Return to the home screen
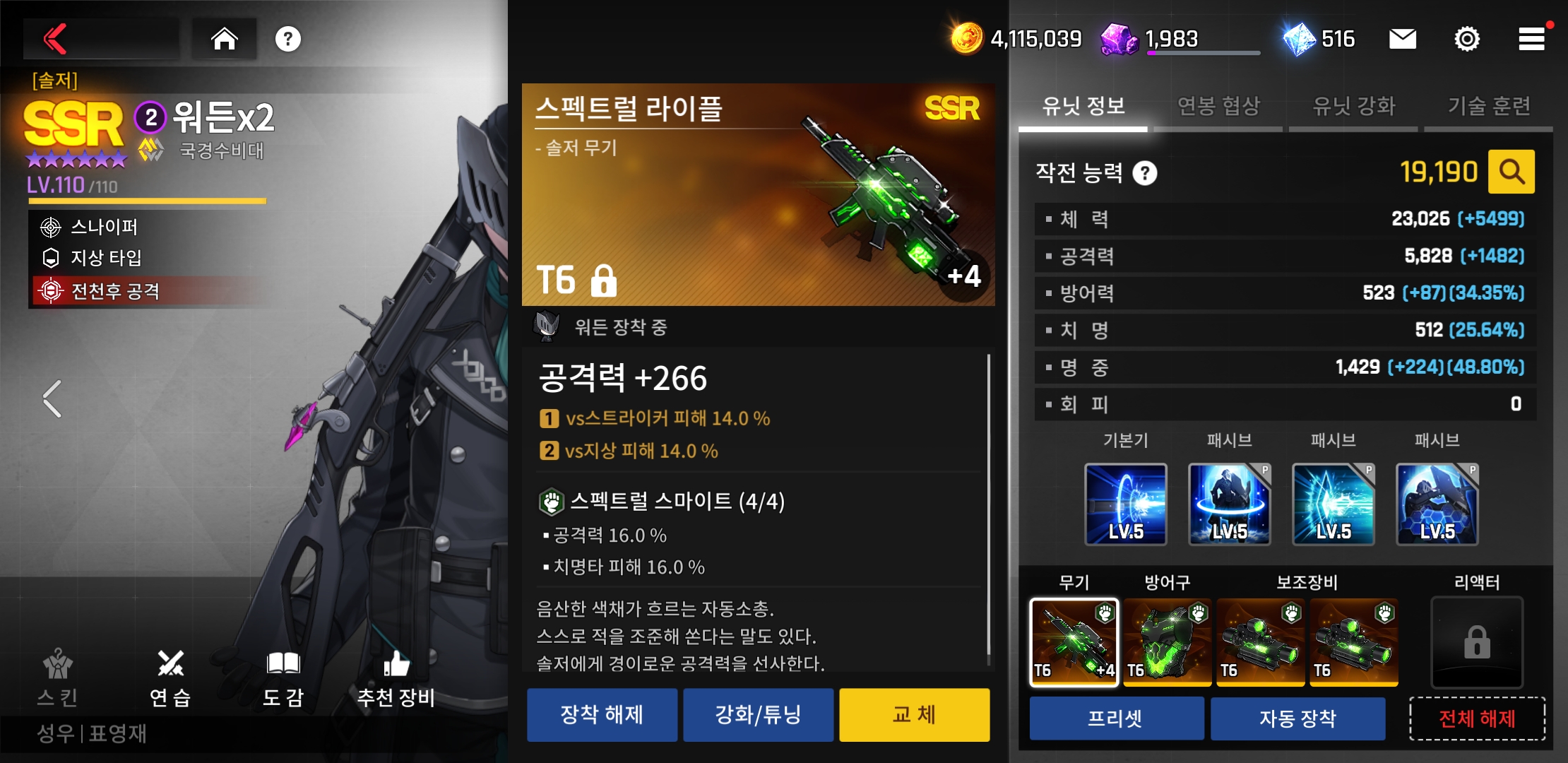Image resolution: width=1568 pixels, height=763 pixels. tap(225, 39)
